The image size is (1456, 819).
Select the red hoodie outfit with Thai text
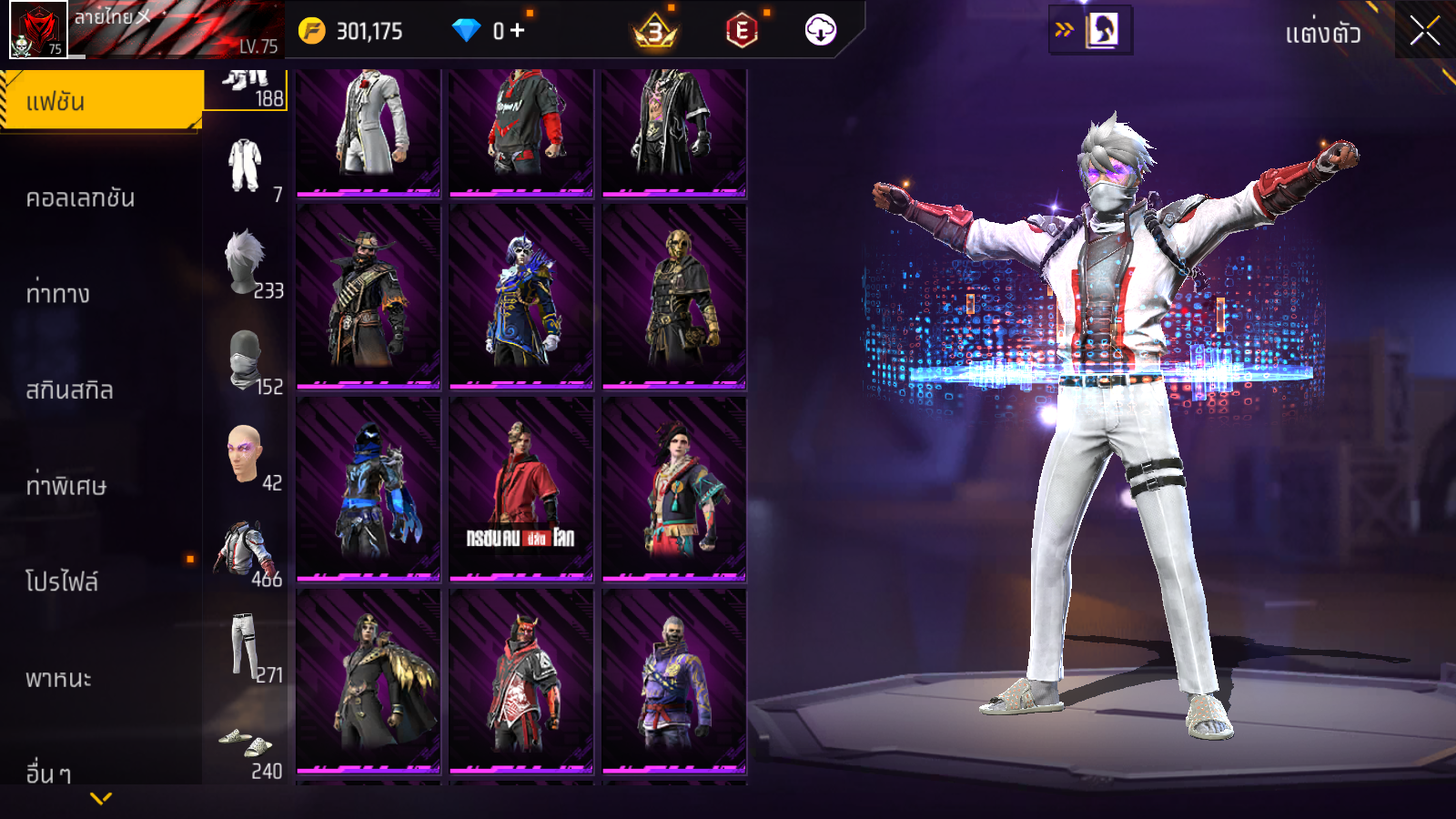click(521, 489)
